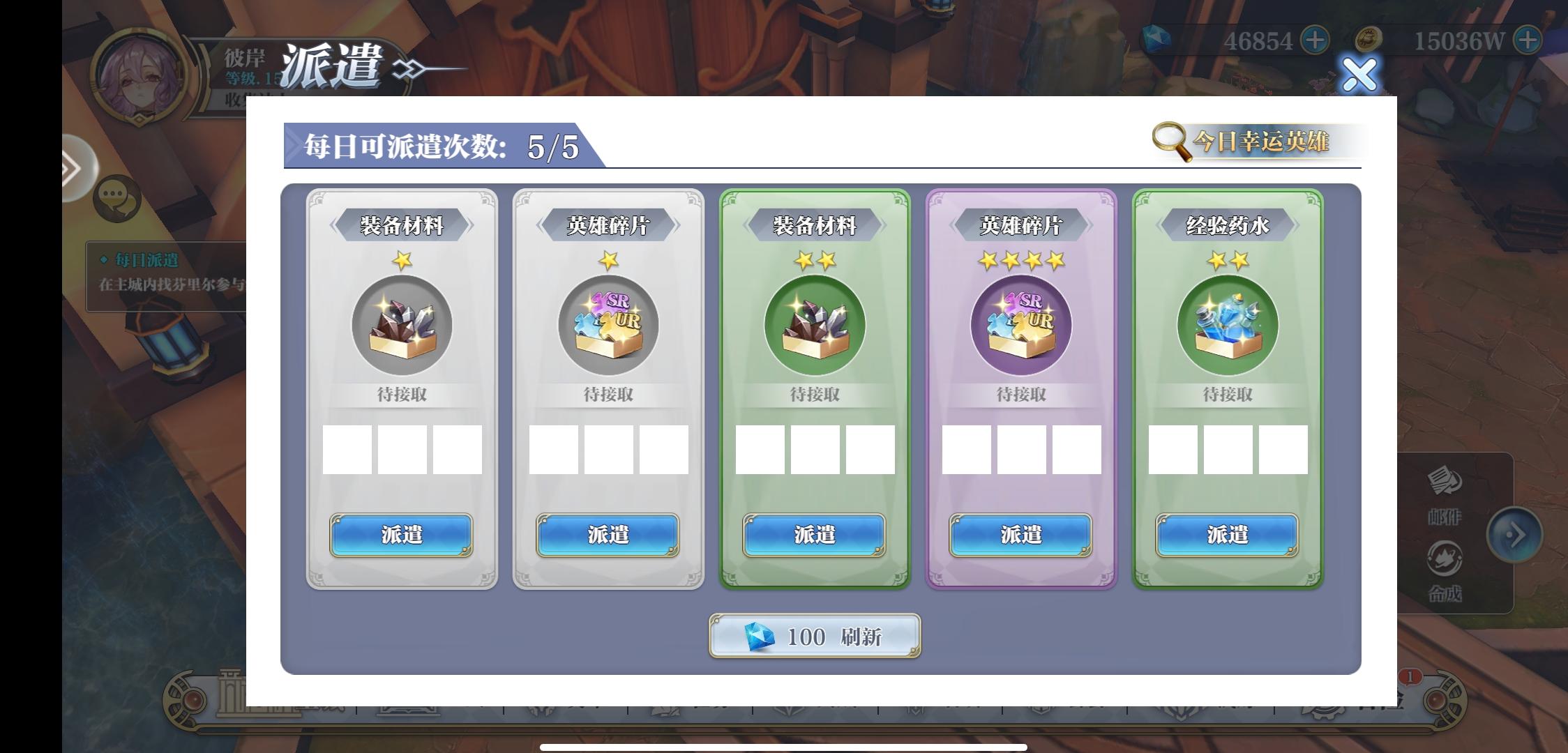Click the 100 刷新 refresh button
Screen dimensions: 1568x753
point(813,636)
